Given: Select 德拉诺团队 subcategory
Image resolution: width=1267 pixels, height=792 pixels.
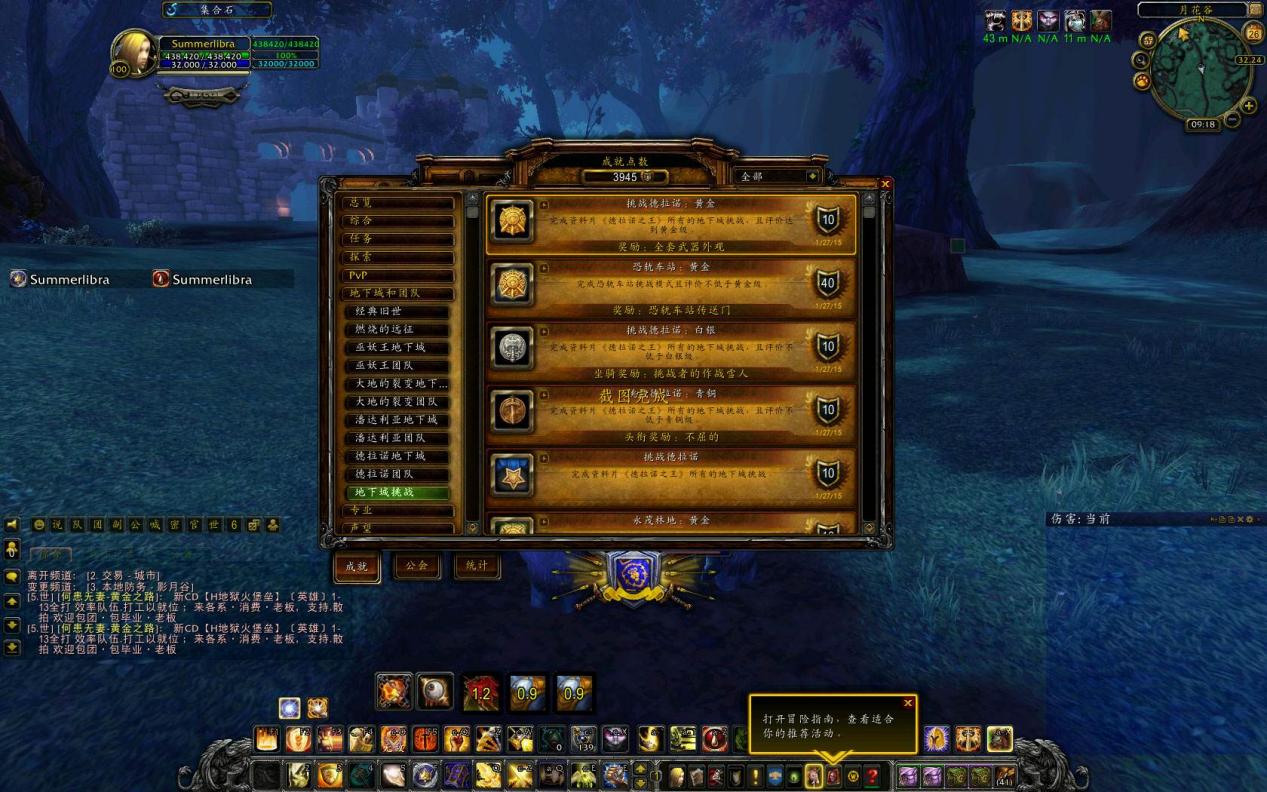Looking at the screenshot, I should [x=400, y=474].
